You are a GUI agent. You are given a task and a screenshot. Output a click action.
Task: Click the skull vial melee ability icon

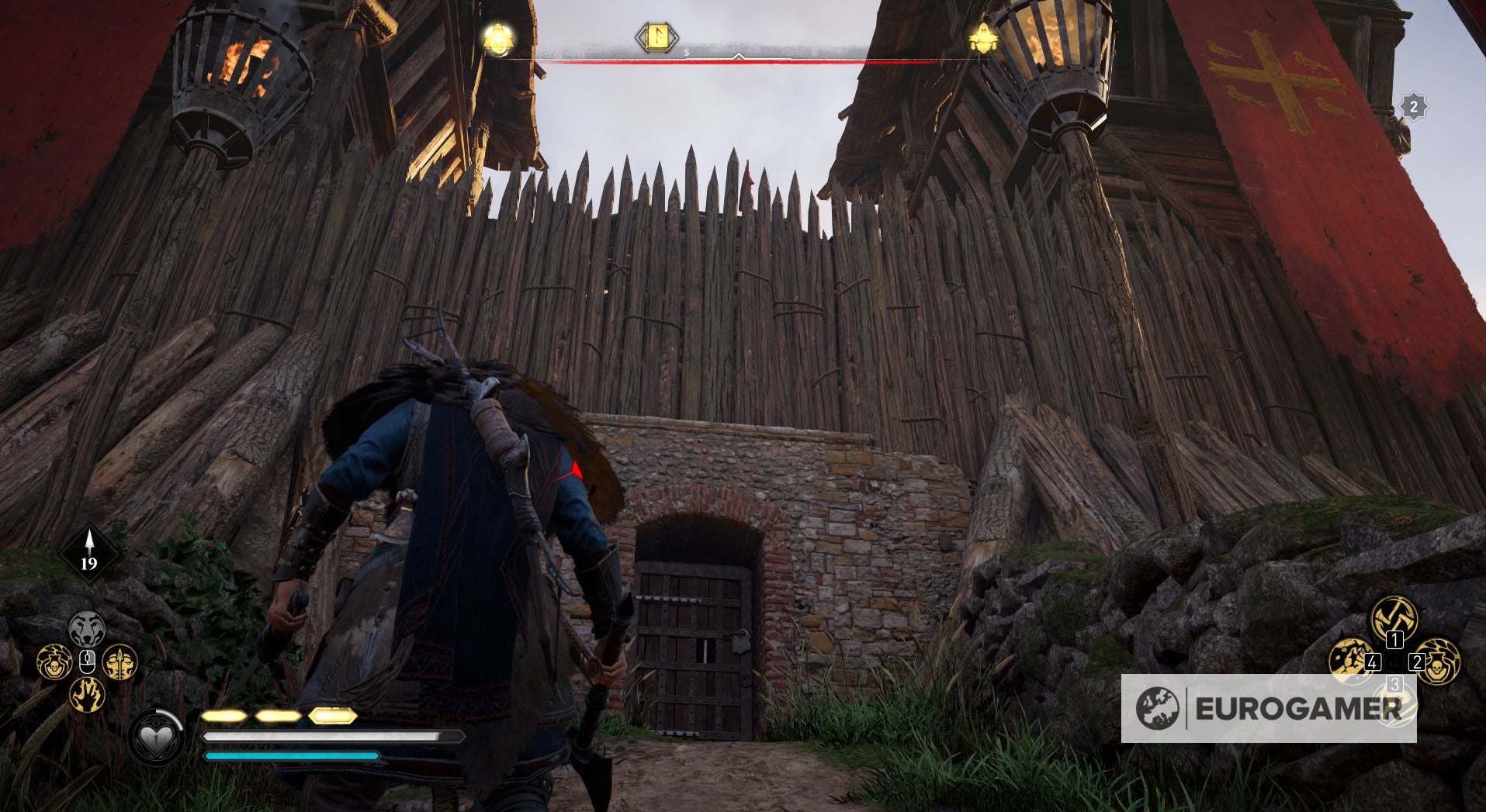point(53,662)
